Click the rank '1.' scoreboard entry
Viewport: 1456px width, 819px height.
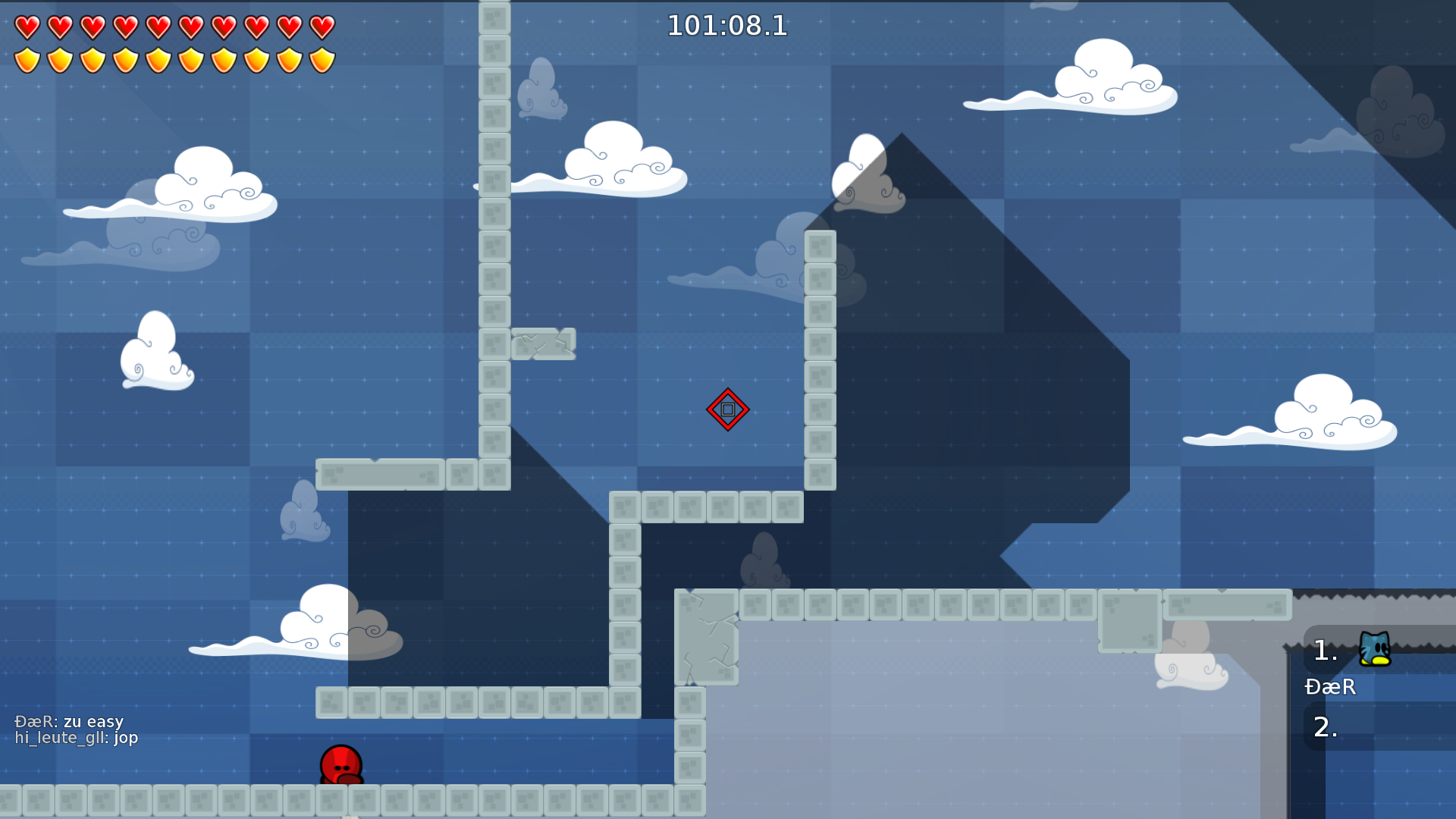[1325, 652]
